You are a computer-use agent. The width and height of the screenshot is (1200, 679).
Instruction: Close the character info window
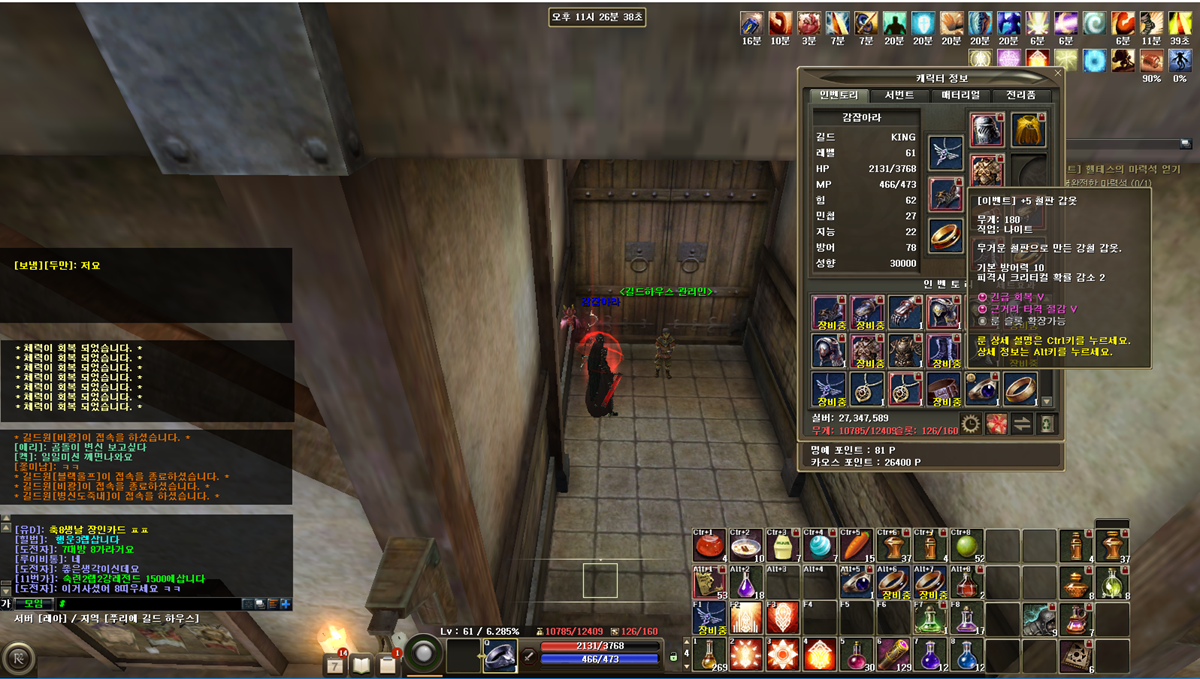1058,73
